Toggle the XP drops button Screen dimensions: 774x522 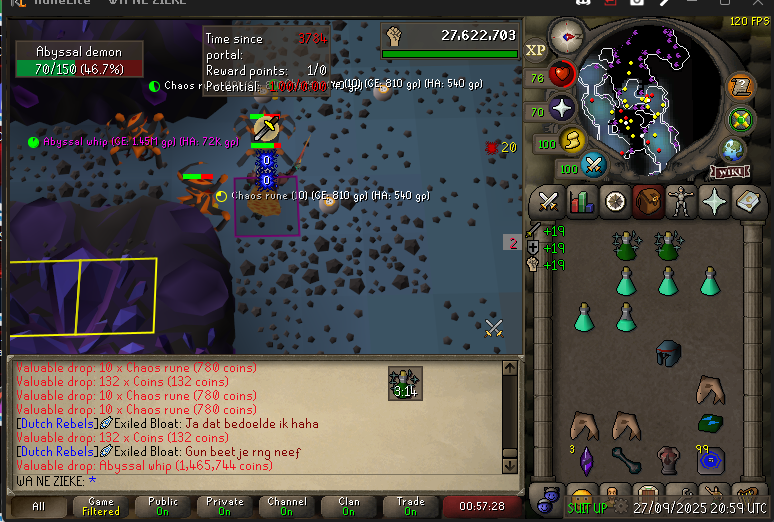tap(536, 49)
